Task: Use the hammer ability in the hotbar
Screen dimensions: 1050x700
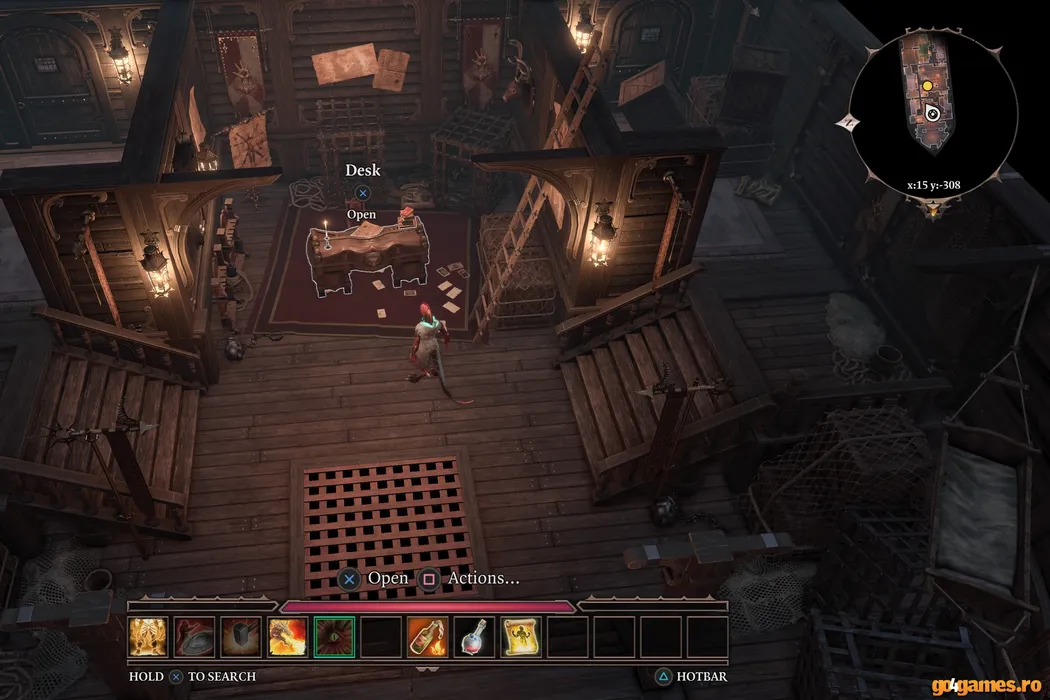Action: pos(242,637)
